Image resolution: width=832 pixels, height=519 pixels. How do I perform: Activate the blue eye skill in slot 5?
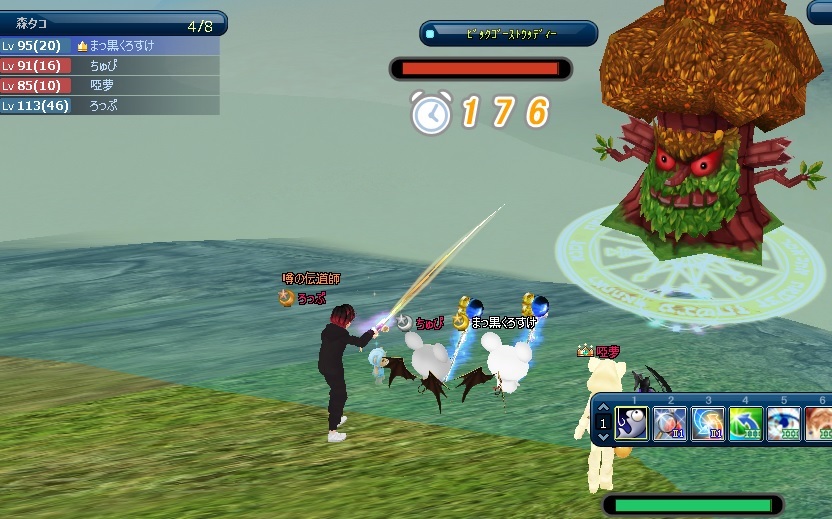tap(784, 423)
